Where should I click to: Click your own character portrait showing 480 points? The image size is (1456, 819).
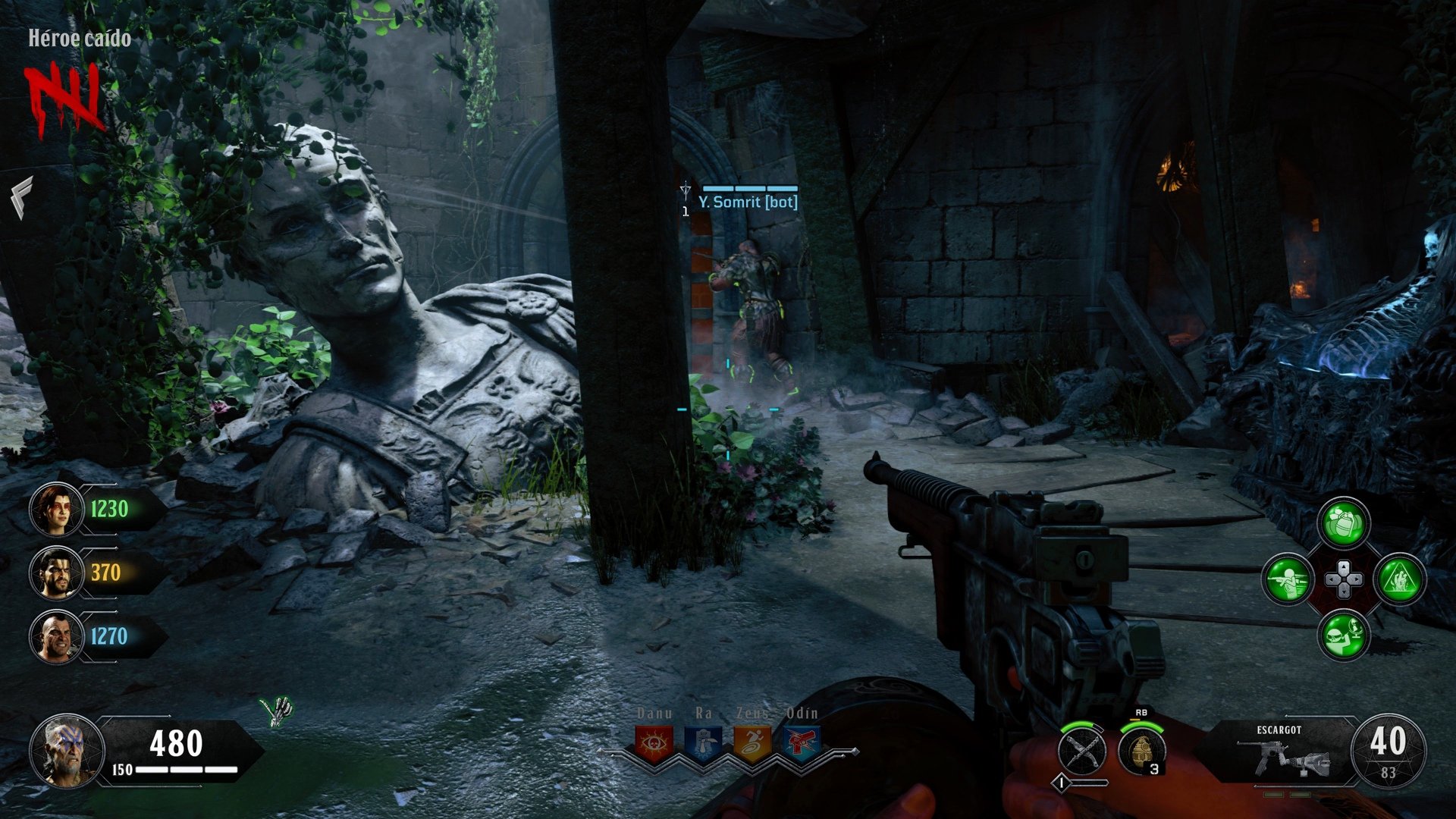pos(67,751)
